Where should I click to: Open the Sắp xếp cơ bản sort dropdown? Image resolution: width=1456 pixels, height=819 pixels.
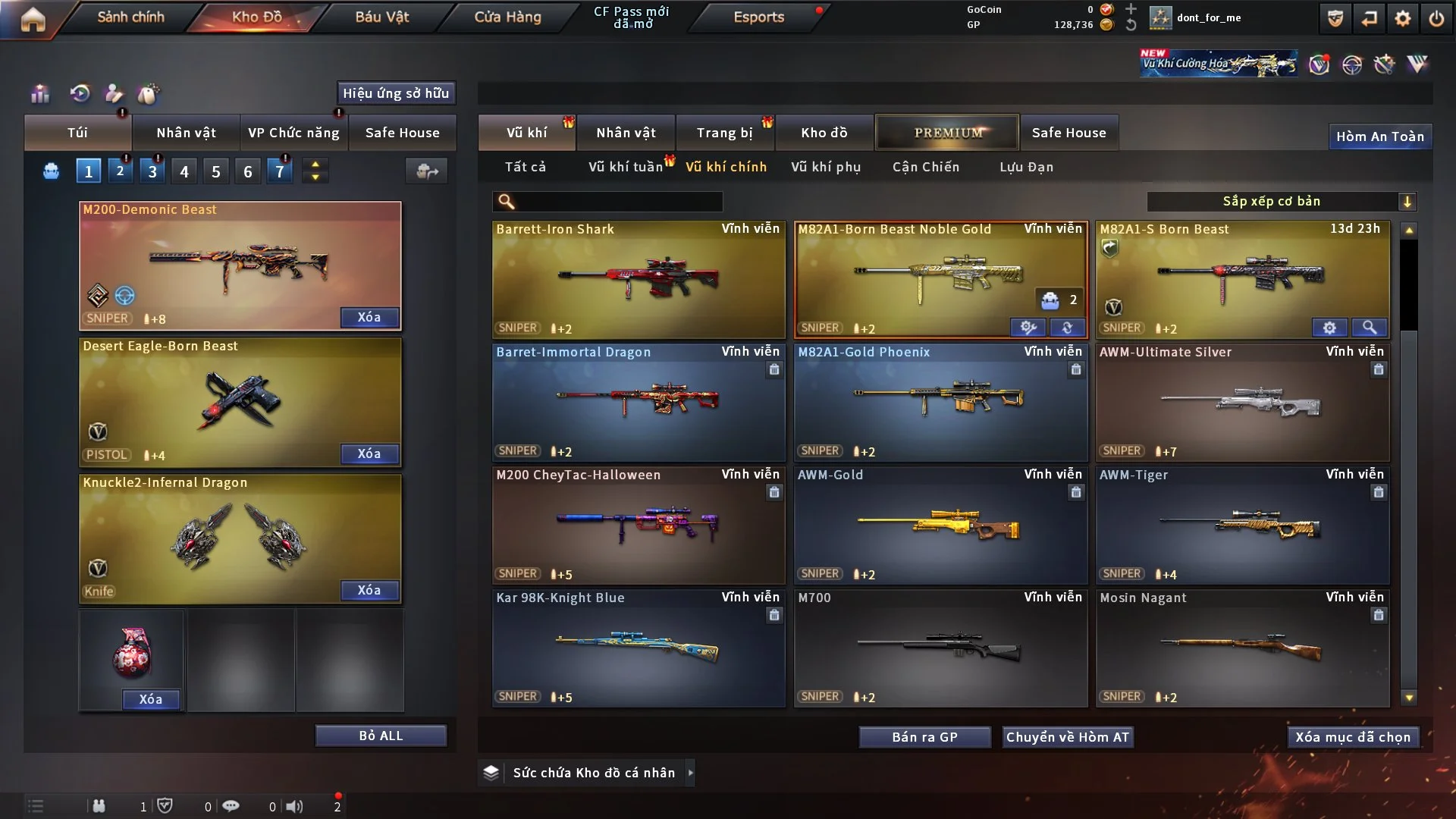tap(1281, 201)
